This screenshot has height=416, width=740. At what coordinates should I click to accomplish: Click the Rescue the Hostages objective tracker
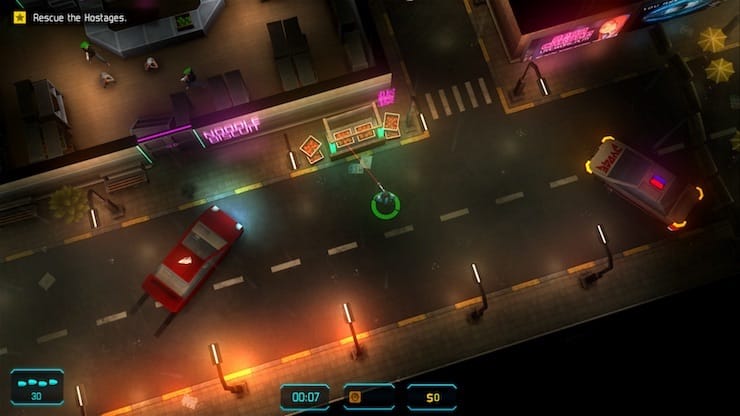point(81,17)
